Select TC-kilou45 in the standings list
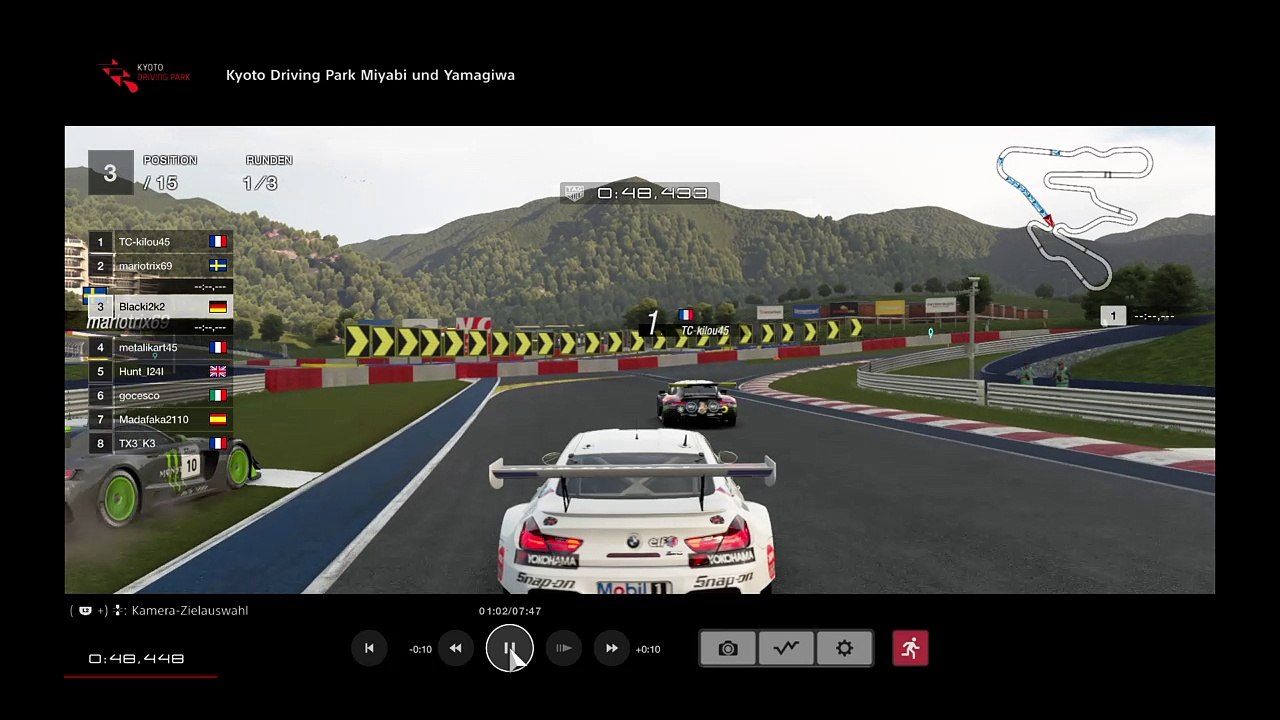Image resolution: width=1280 pixels, height=720 pixels. [160, 242]
